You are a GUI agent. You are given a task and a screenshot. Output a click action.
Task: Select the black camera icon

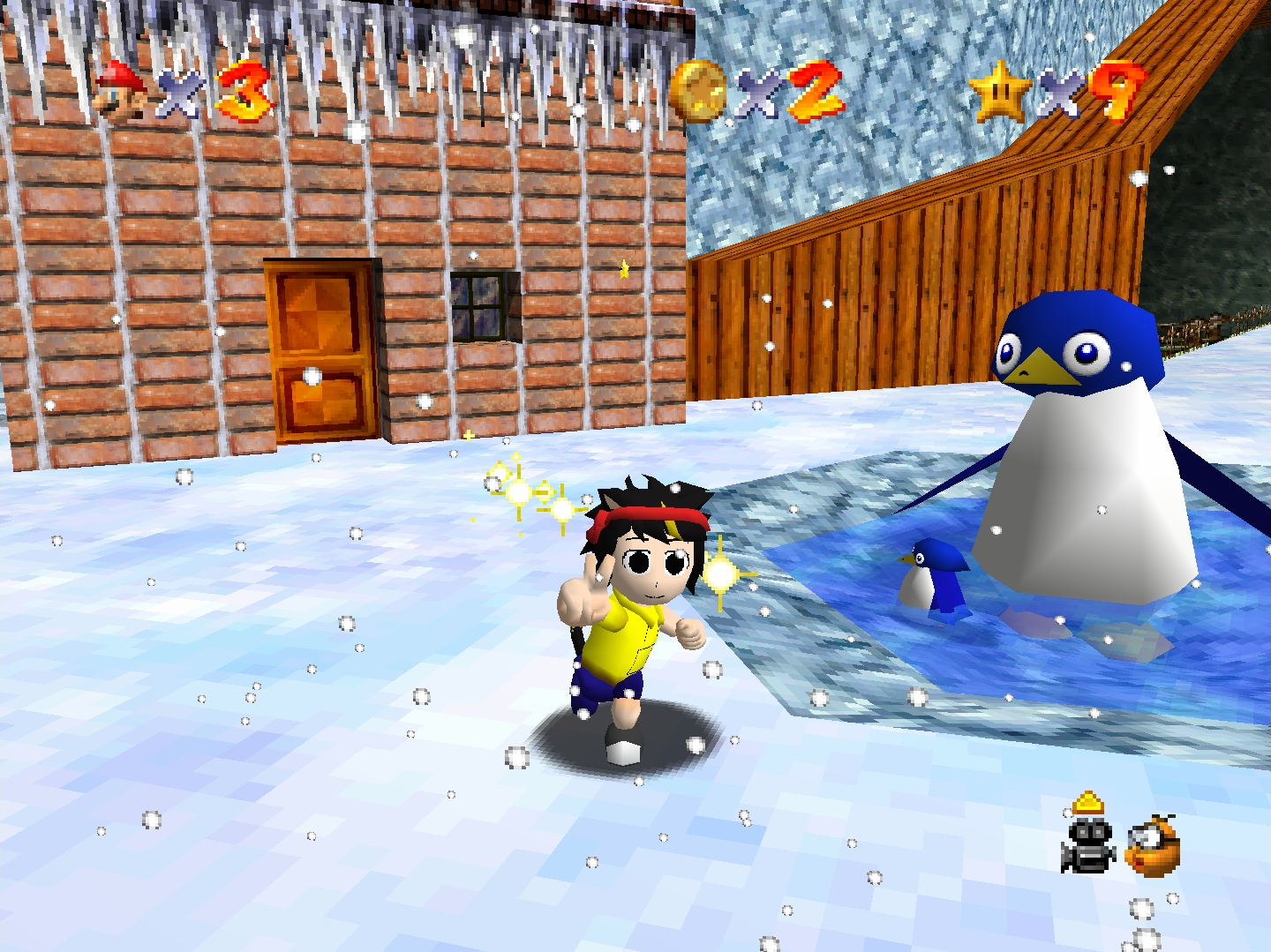1088,845
